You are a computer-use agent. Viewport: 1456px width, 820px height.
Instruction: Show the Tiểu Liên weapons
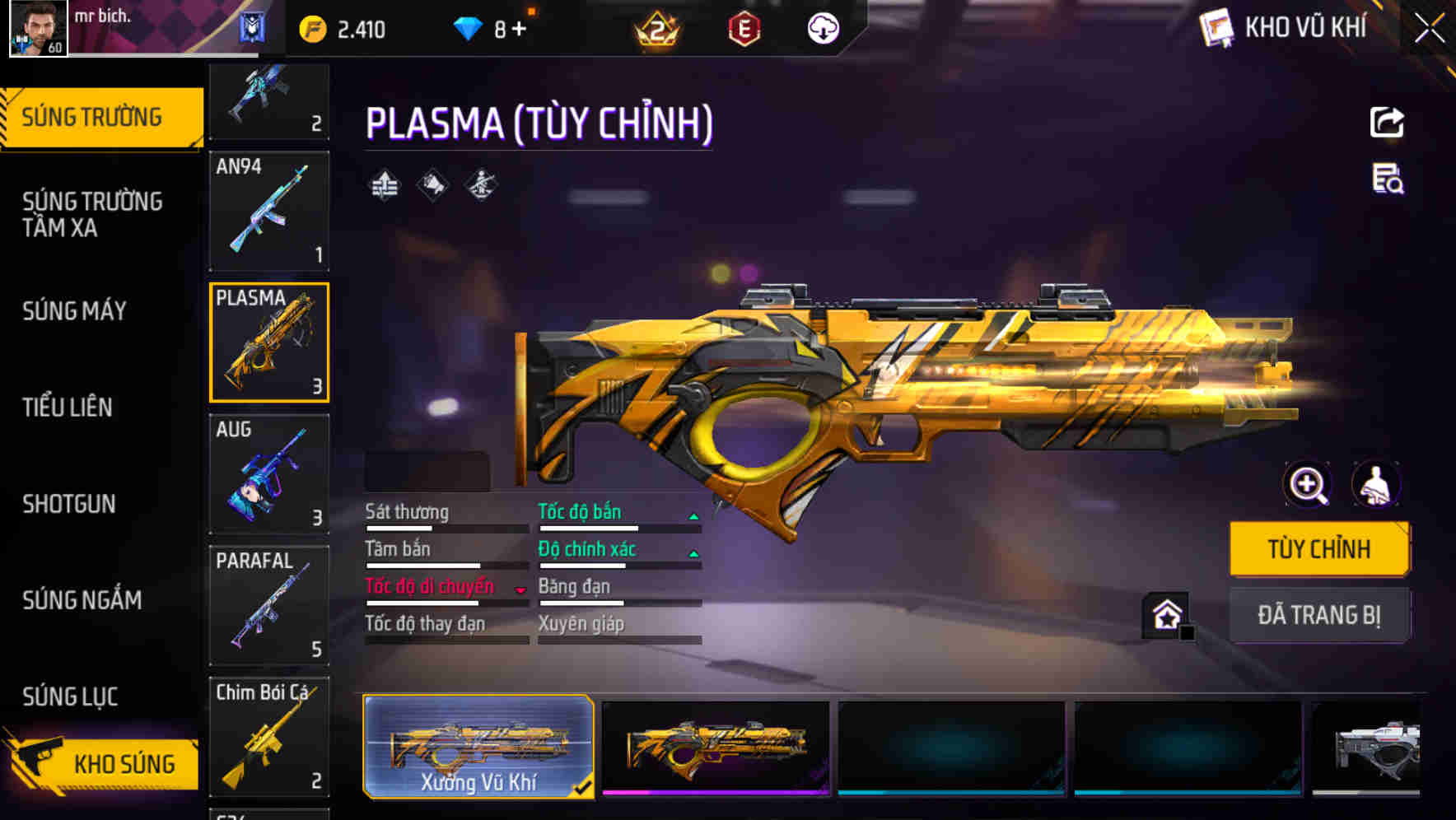click(x=68, y=408)
